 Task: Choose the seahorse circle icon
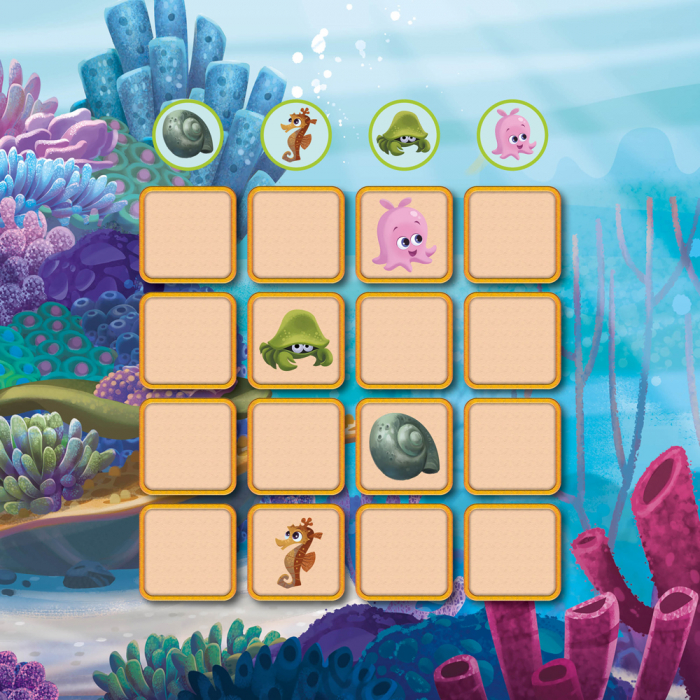pyautogui.click(x=296, y=135)
